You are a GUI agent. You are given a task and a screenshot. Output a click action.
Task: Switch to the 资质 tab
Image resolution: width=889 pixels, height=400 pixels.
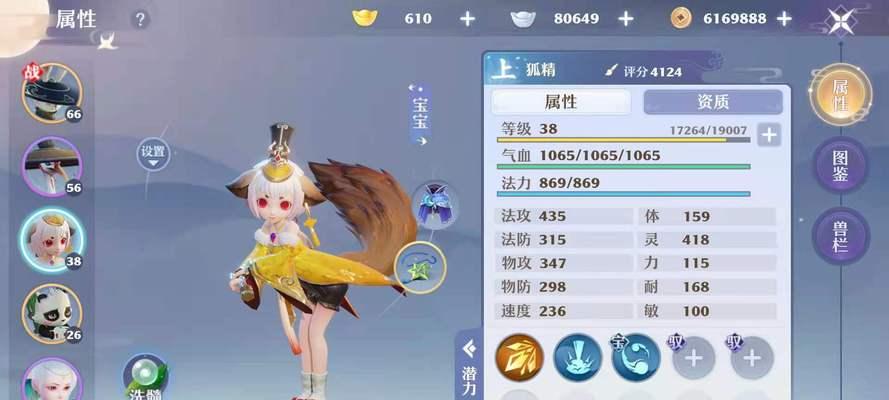coord(712,102)
